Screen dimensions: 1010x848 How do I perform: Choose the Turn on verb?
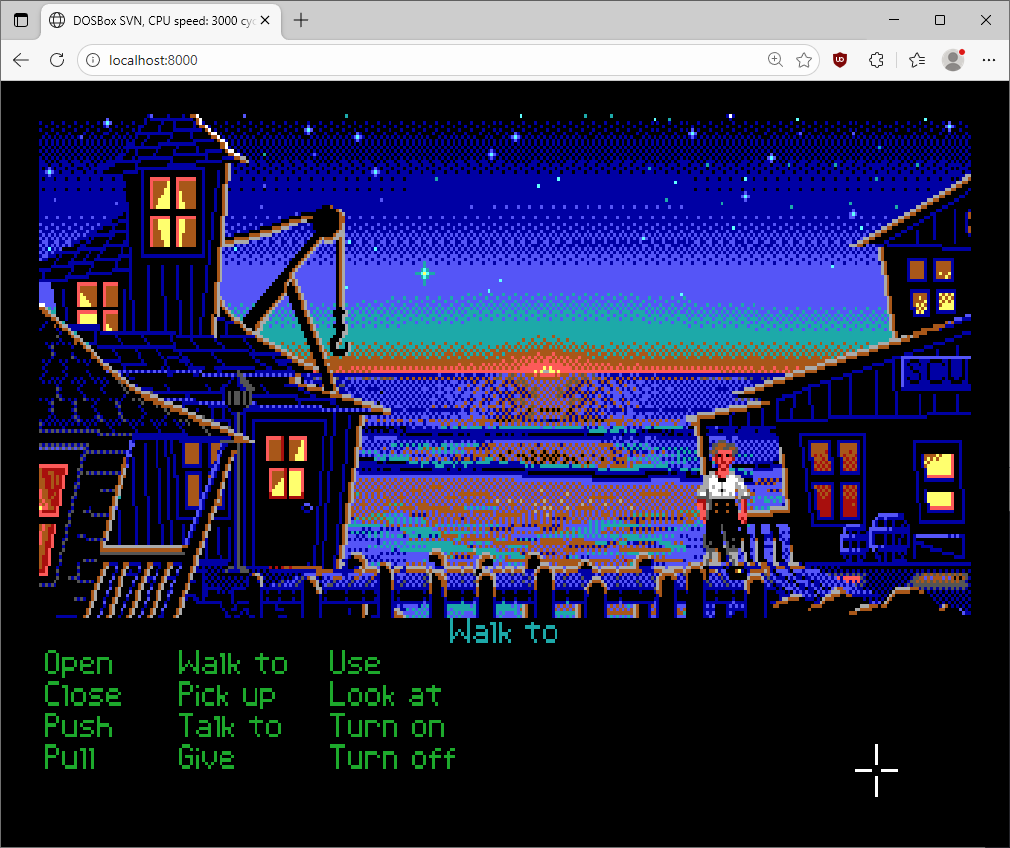click(387, 727)
